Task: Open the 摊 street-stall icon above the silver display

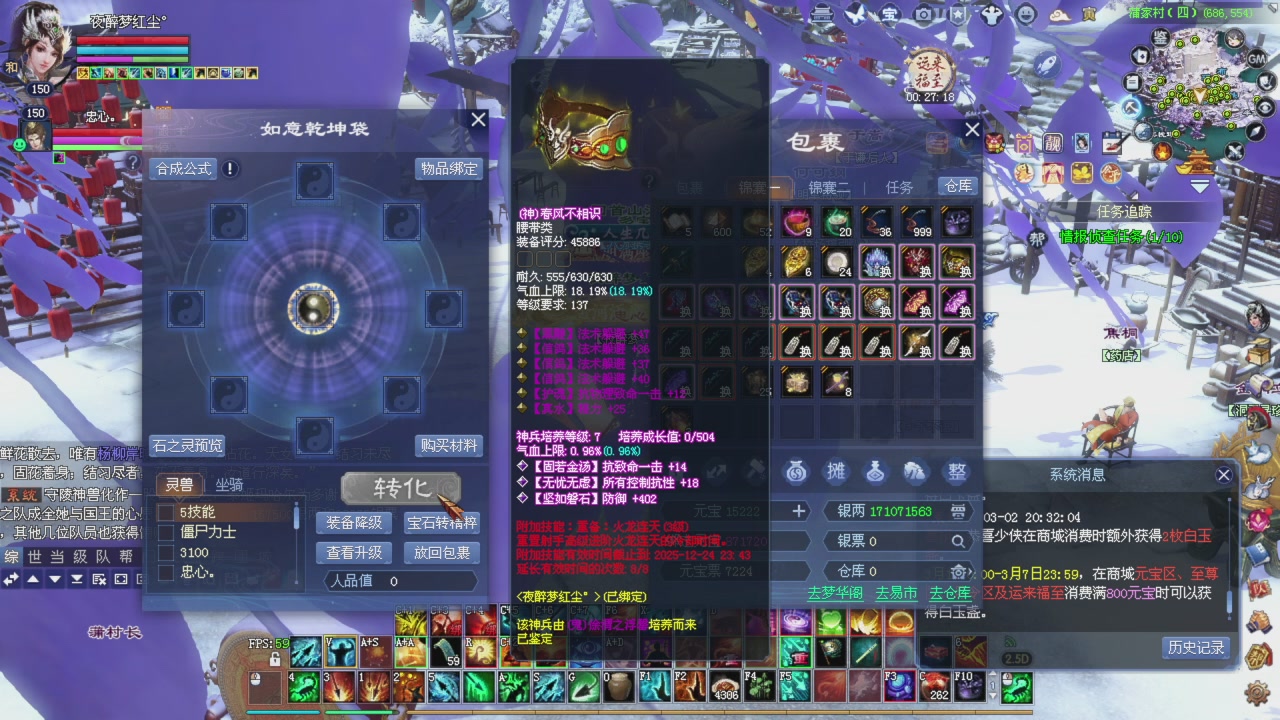Action: pyautogui.click(x=836, y=472)
